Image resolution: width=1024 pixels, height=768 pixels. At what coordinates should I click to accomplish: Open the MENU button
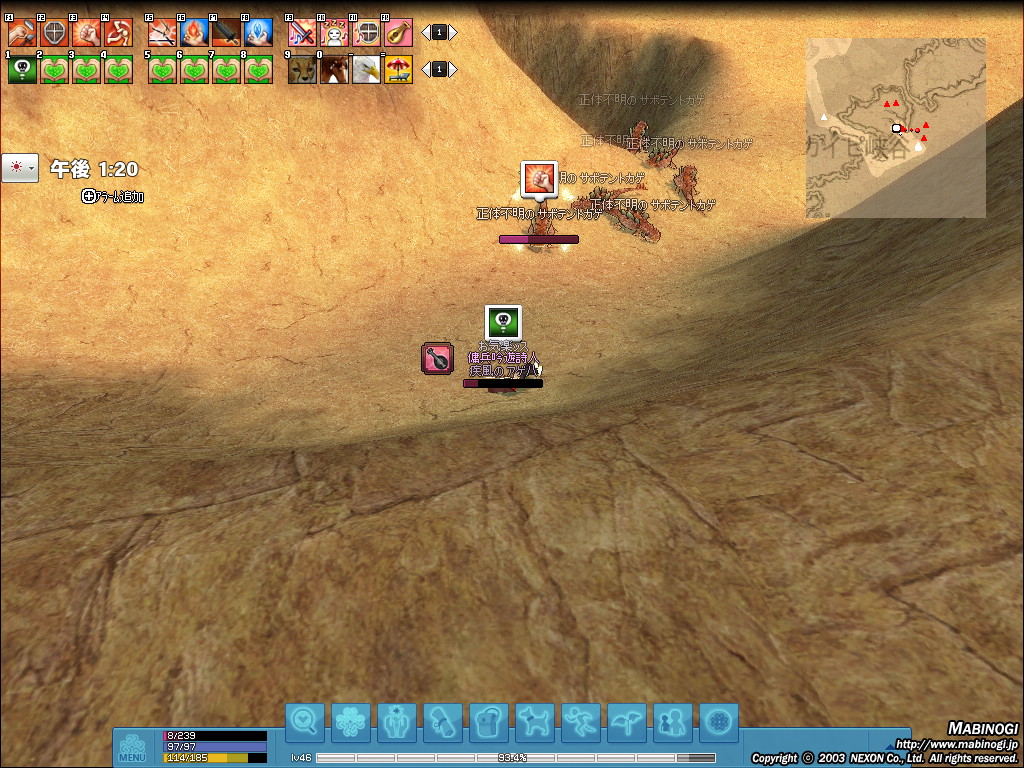click(132, 748)
